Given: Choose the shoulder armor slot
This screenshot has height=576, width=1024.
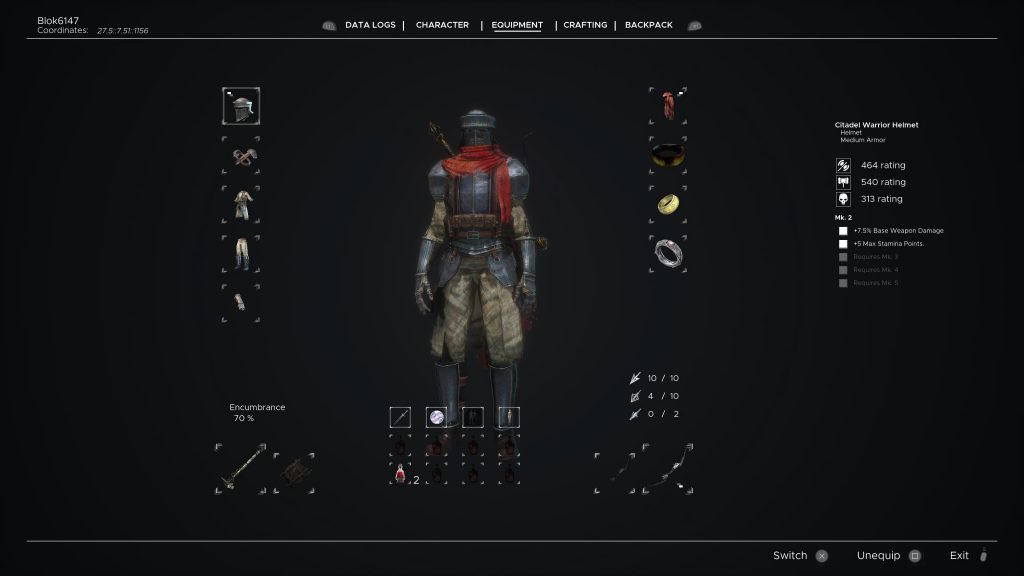Looking at the screenshot, I should click(x=241, y=155).
